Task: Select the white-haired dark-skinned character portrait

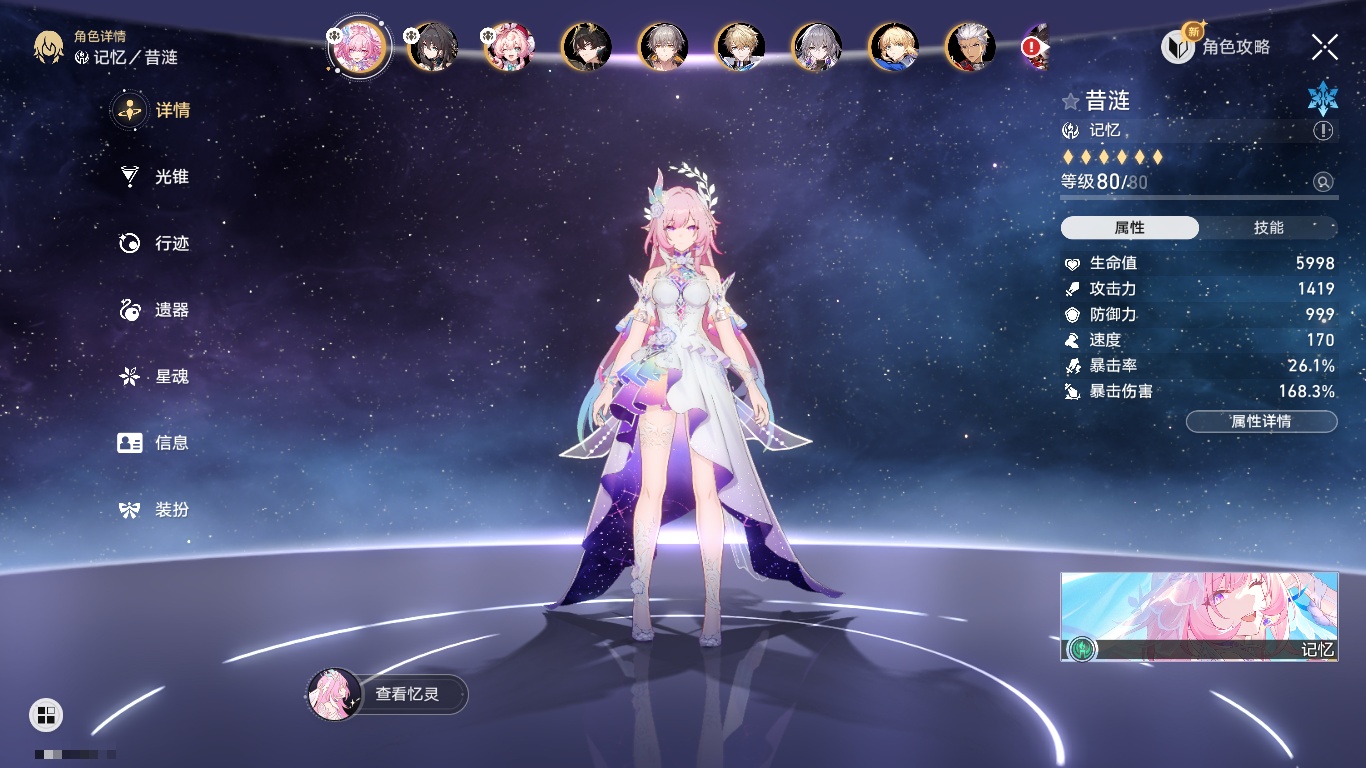Action: coord(971,47)
